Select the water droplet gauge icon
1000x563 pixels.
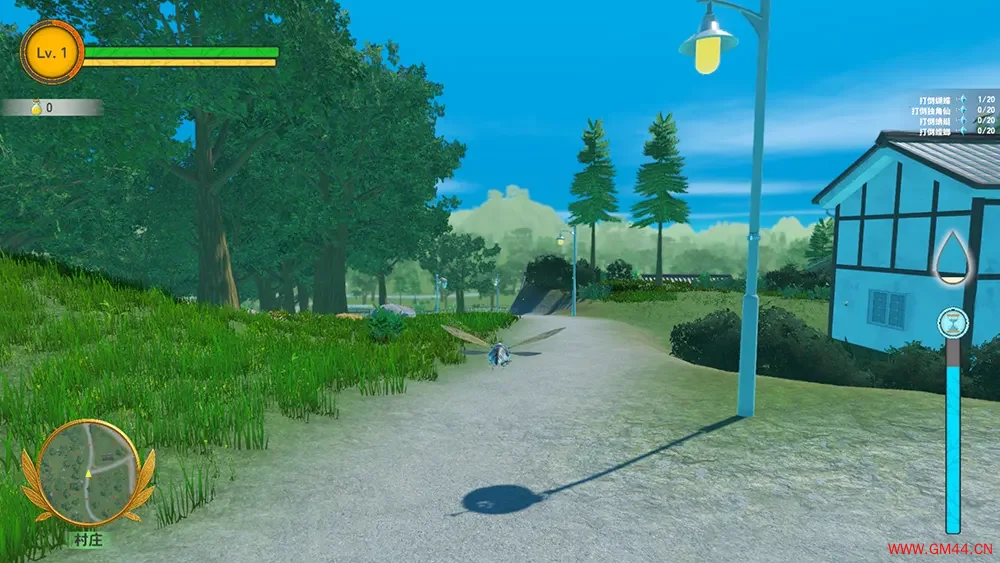(951, 256)
